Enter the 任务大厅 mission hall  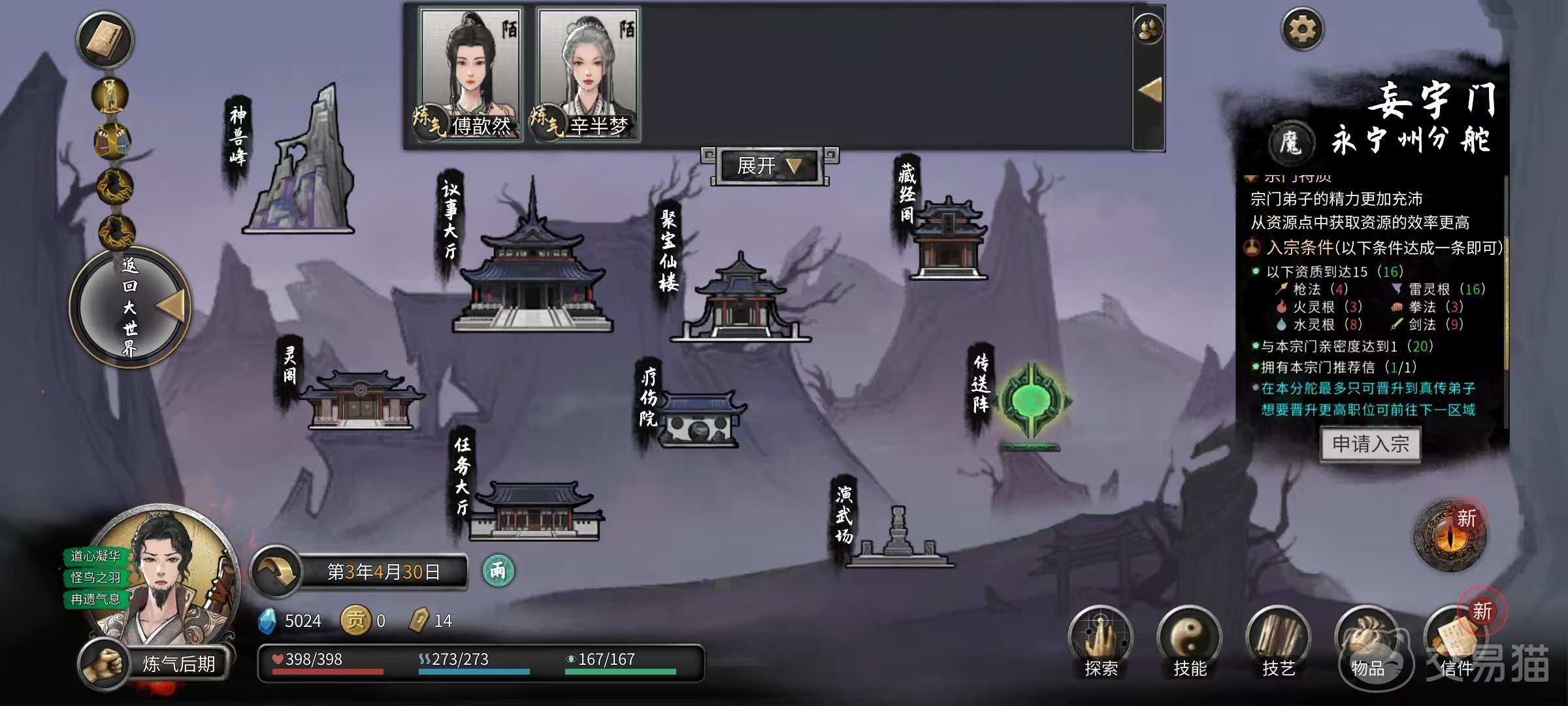(x=534, y=512)
